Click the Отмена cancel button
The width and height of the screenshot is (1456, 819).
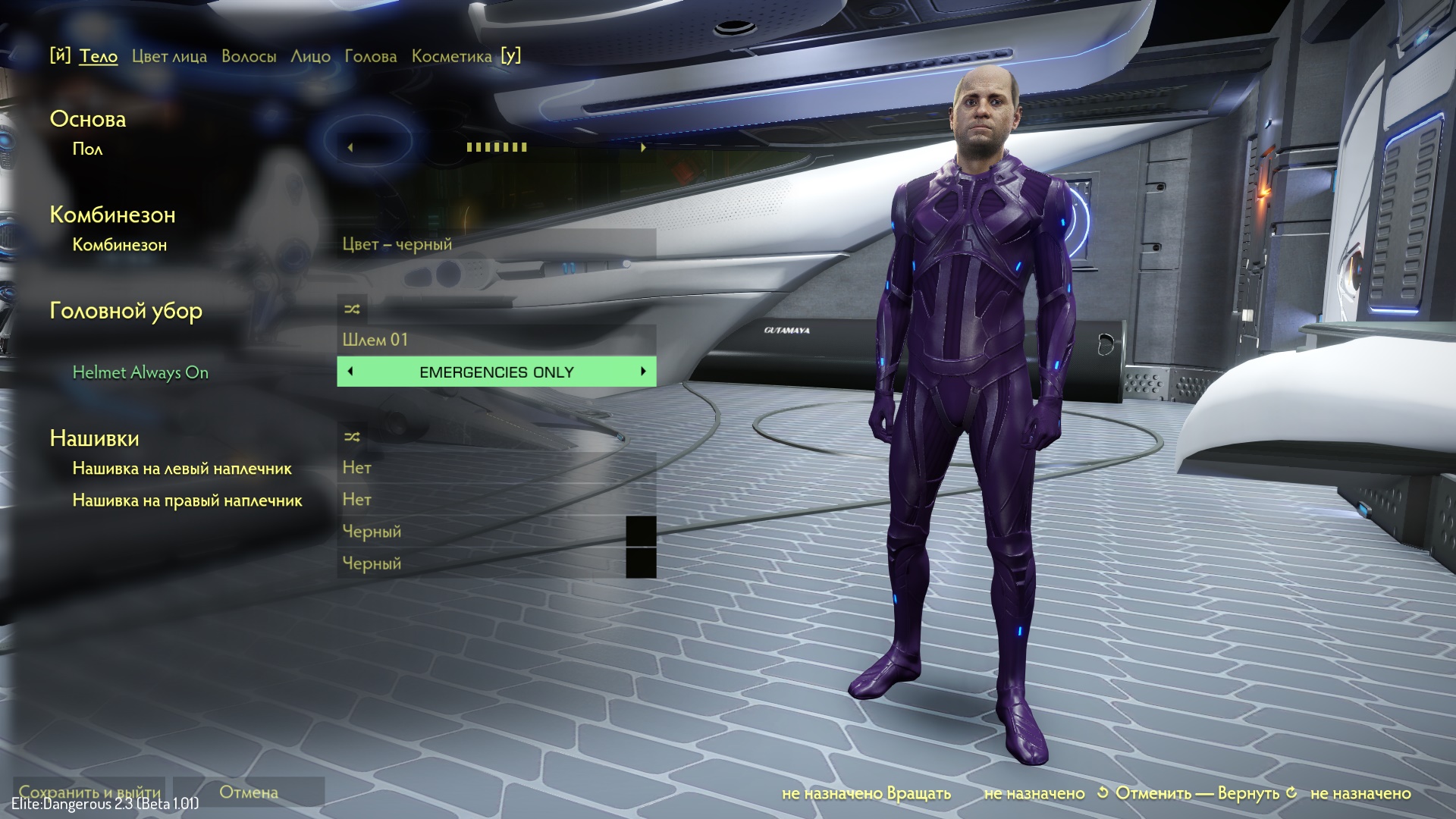tap(249, 792)
